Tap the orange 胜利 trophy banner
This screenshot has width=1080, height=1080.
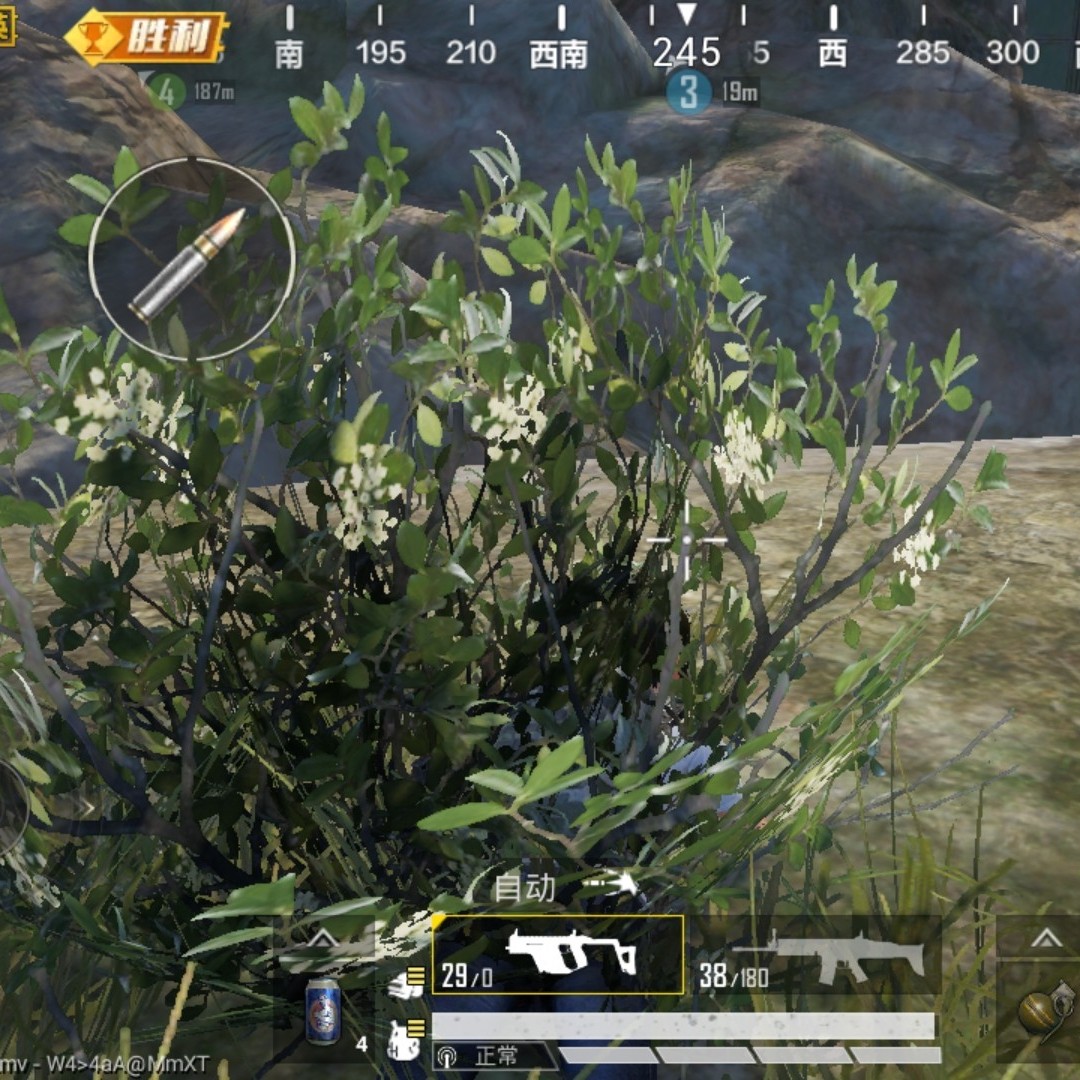[x=148, y=38]
